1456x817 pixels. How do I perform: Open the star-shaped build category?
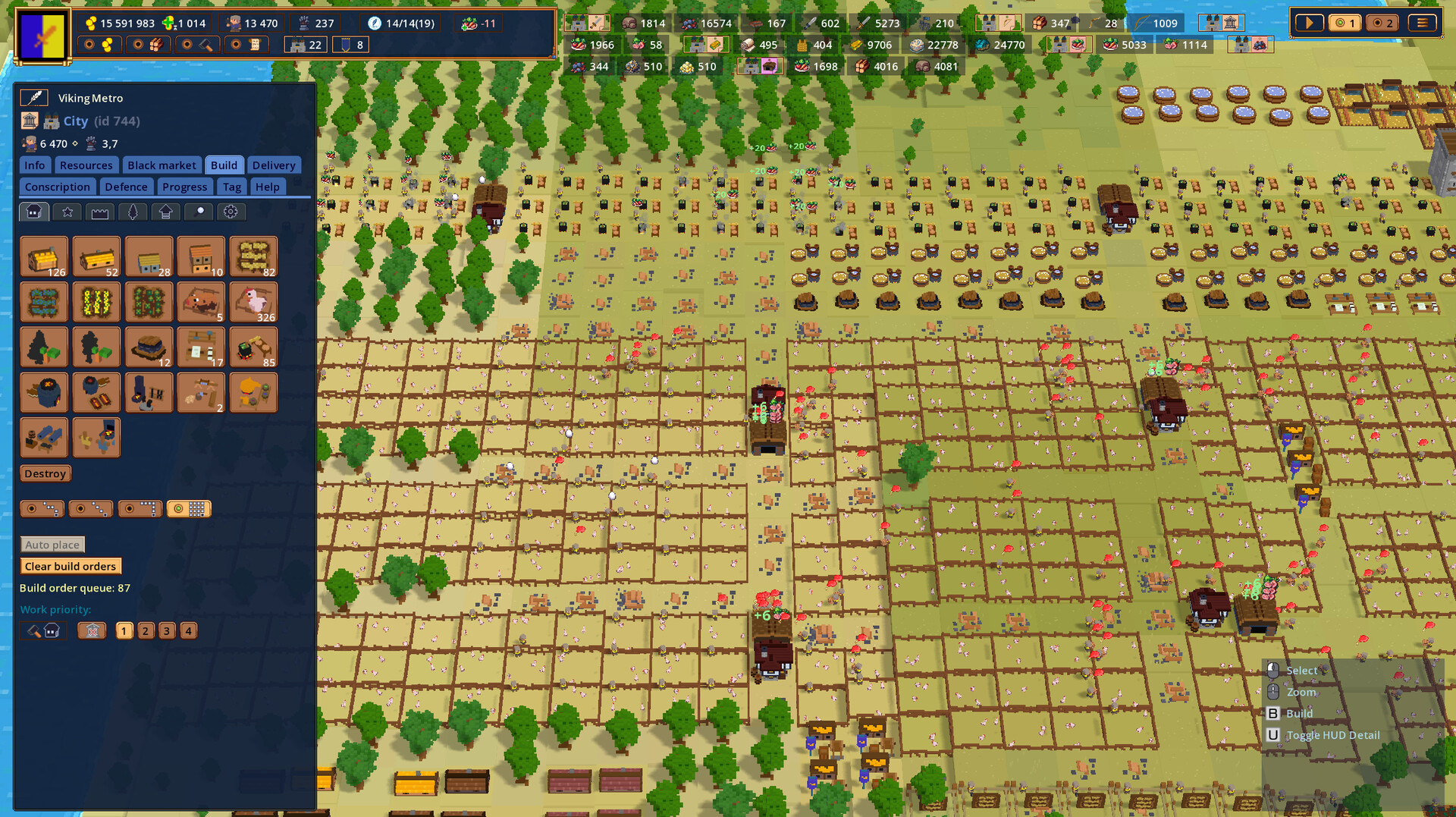tap(67, 212)
